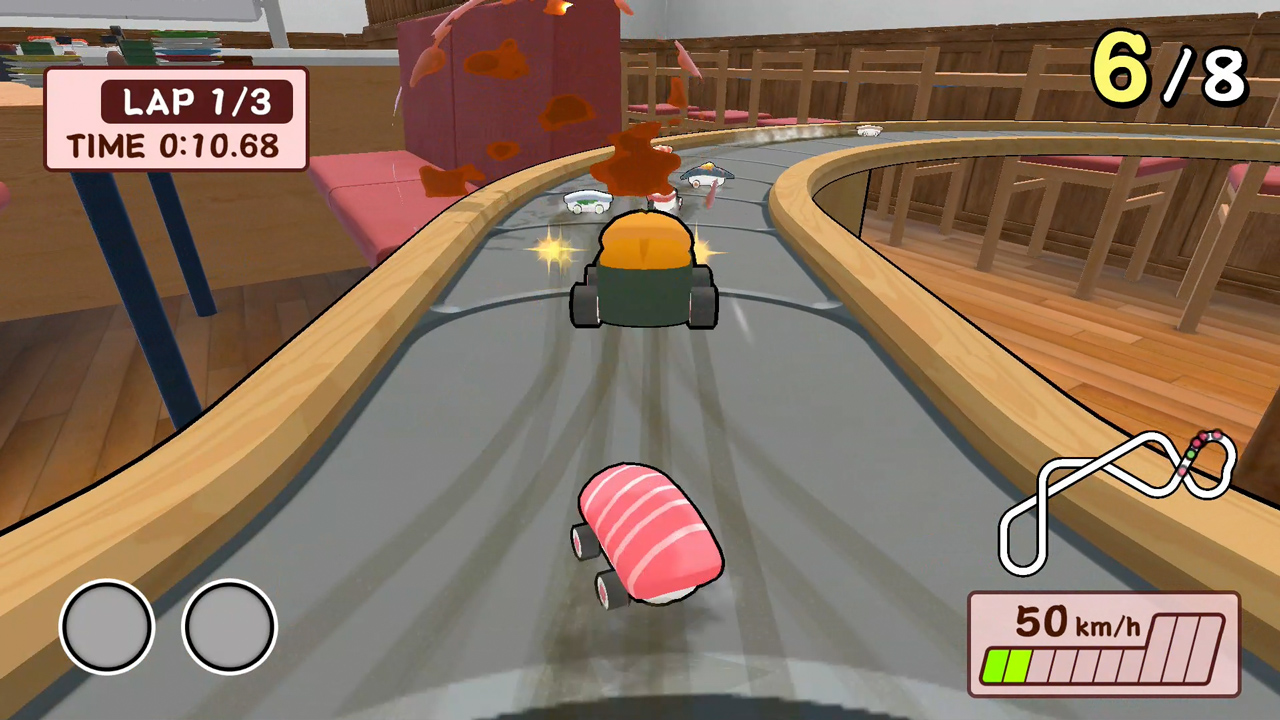The image size is (1280, 720).
Task: Tap the sparkle boost effect on burger kart
Action: [x=556, y=252]
